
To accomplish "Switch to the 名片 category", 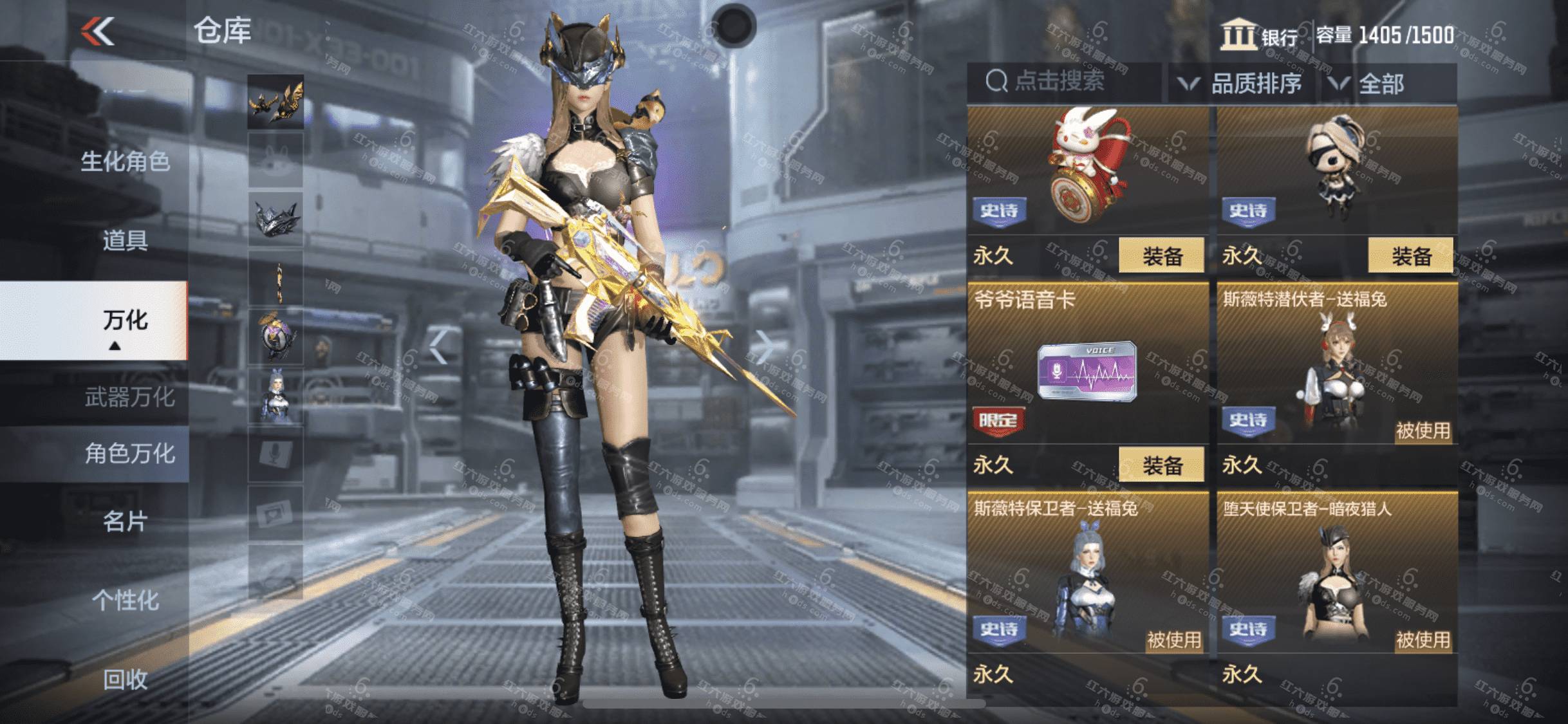I will pyautogui.click(x=125, y=521).
